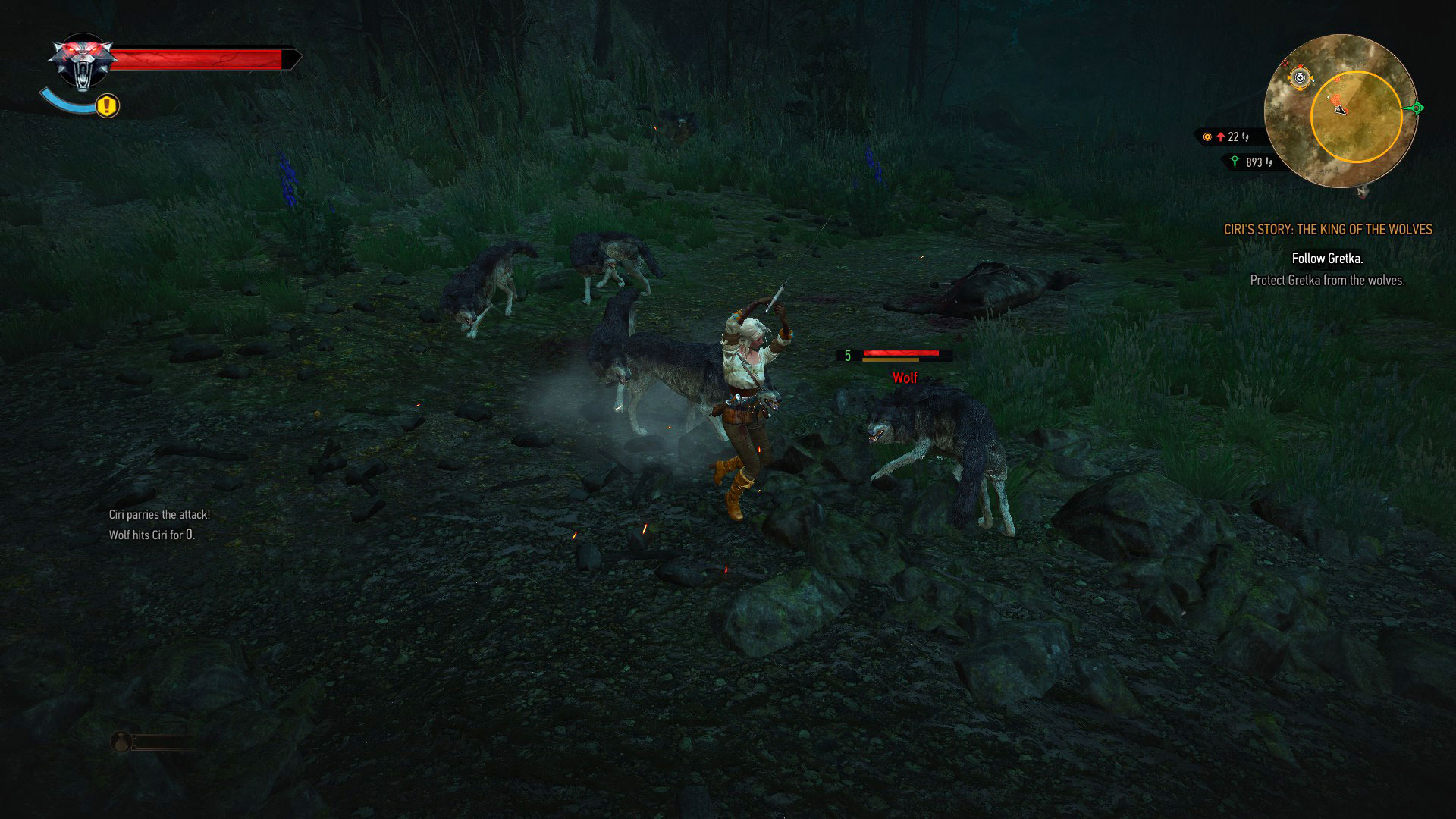Select the yellow exclamation alert icon

point(105,106)
